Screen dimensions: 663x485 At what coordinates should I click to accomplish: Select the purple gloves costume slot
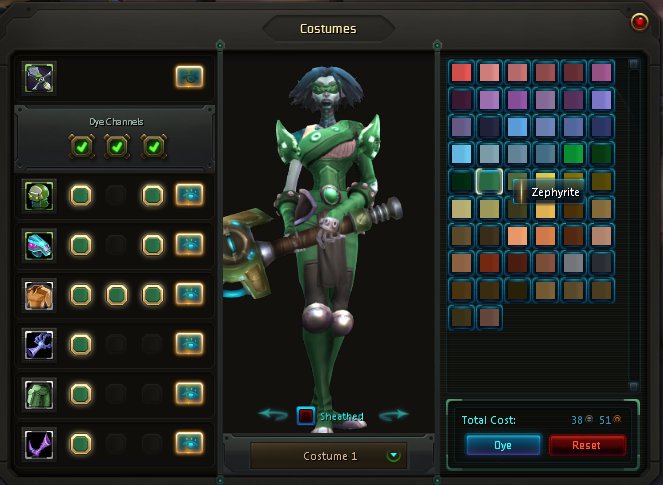[x=40, y=343]
